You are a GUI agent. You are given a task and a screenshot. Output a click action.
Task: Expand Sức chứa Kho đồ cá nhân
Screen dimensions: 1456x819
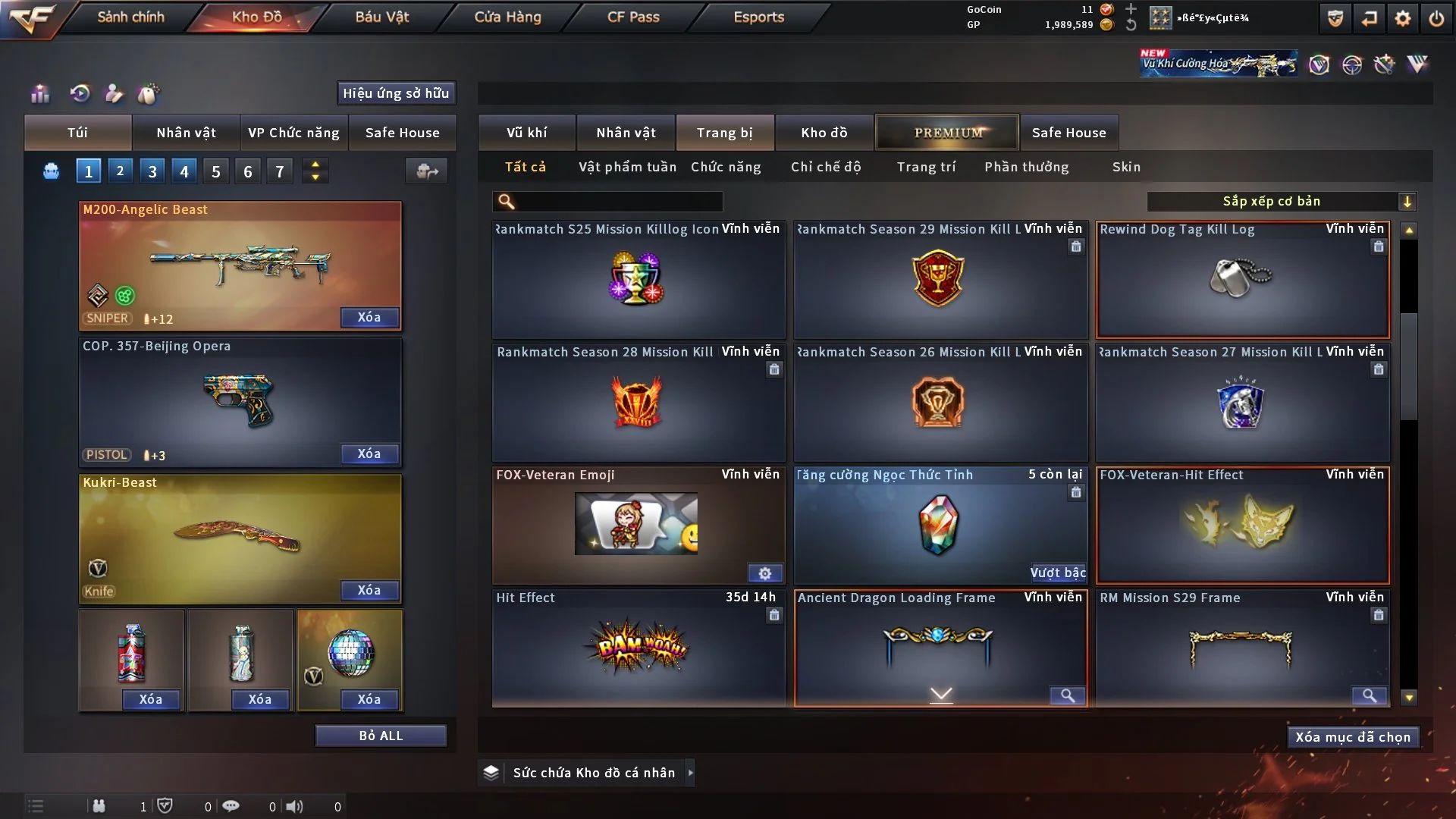point(690,773)
